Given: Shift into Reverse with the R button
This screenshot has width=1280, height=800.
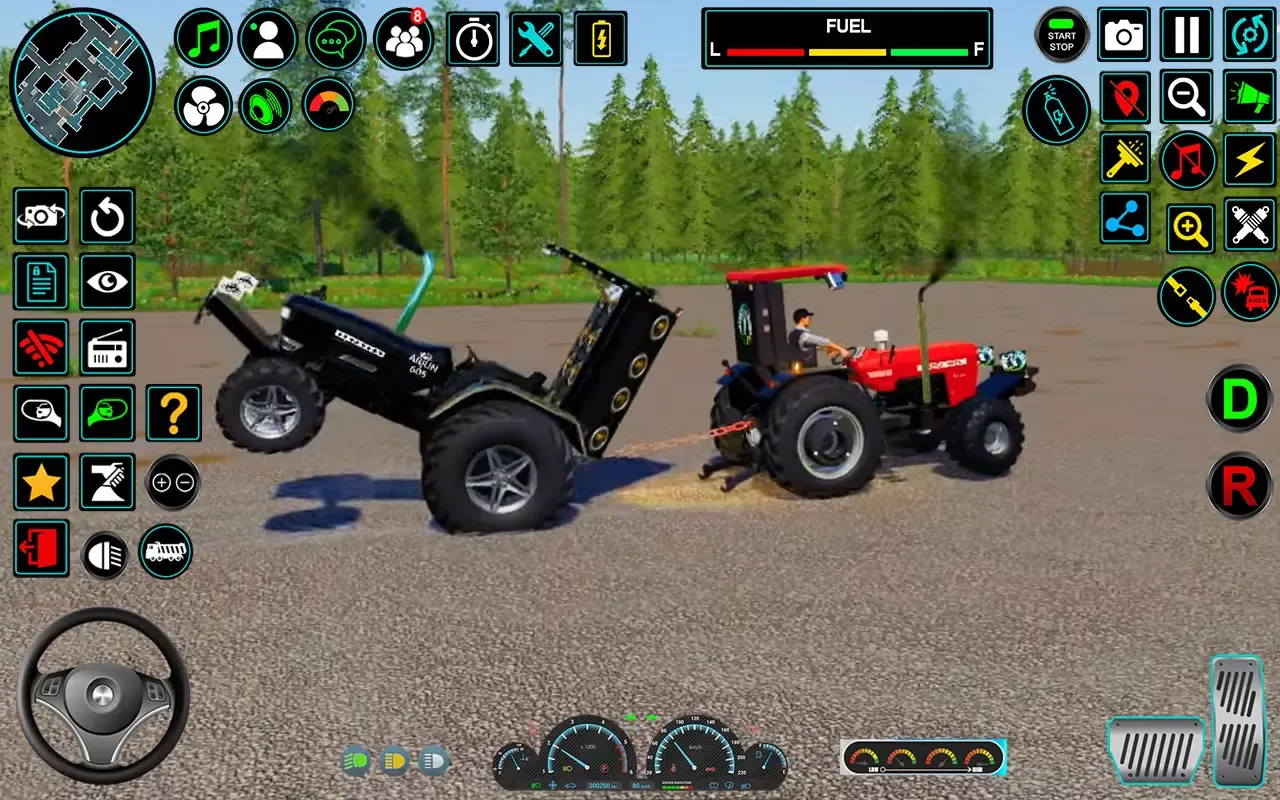Looking at the screenshot, I should (x=1238, y=487).
